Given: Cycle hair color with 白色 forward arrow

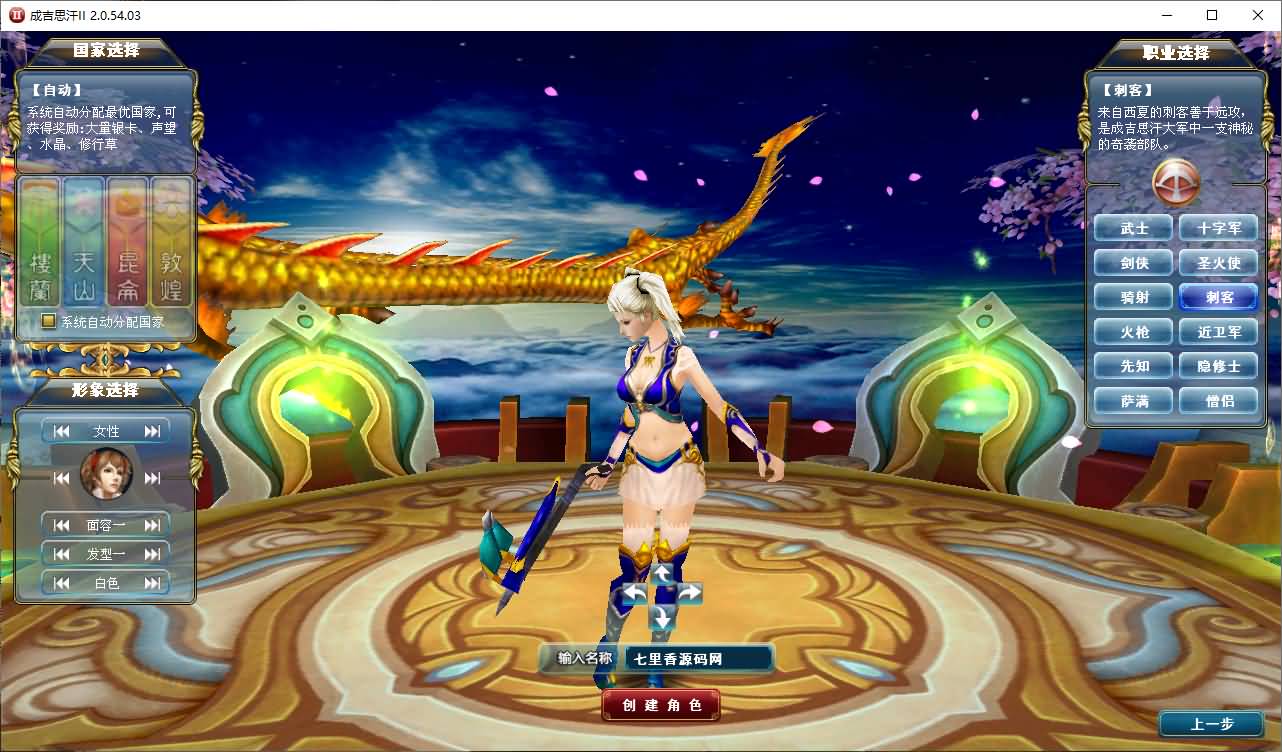Looking at the screenshot, I should 152,583.
